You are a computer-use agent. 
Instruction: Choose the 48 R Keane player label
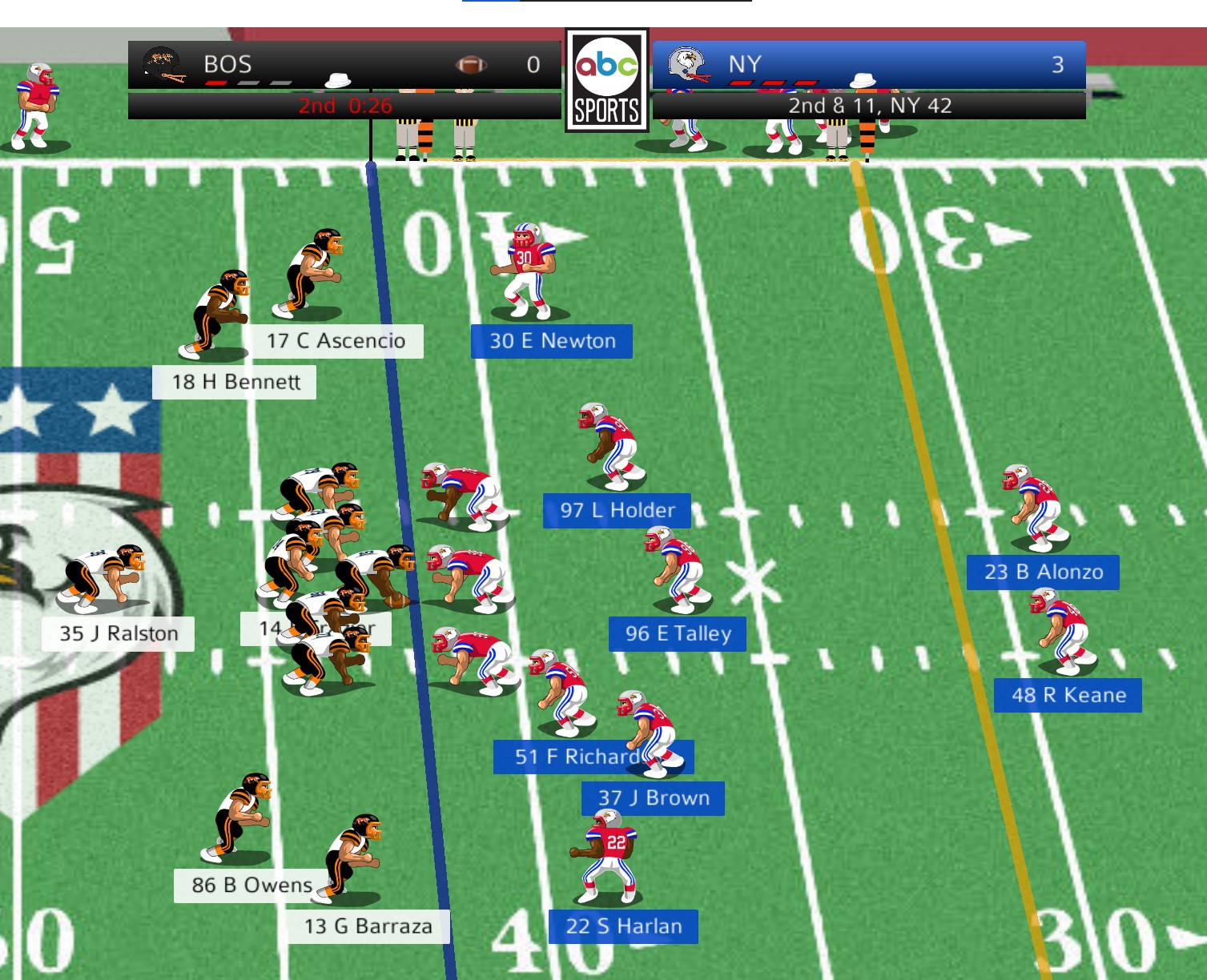pos(1068,695)
